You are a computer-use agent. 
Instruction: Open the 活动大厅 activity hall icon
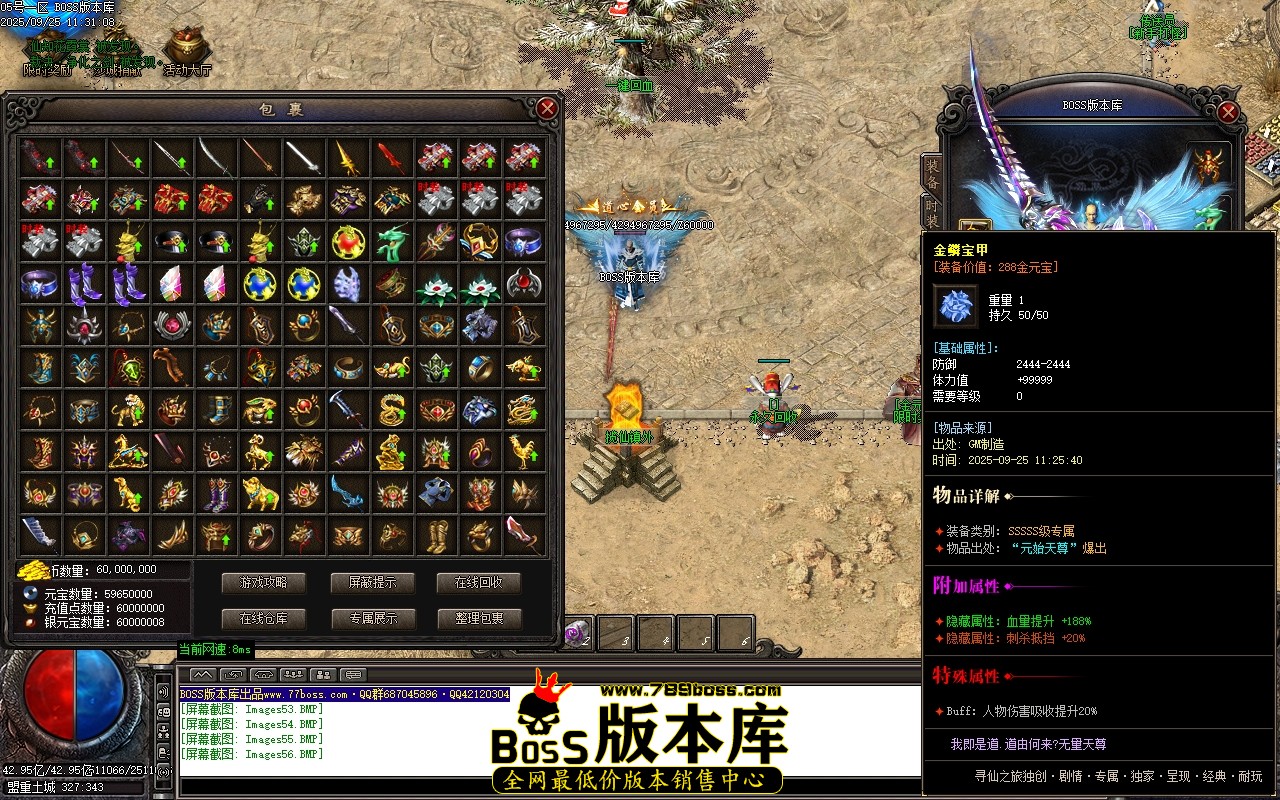(188, 45)
